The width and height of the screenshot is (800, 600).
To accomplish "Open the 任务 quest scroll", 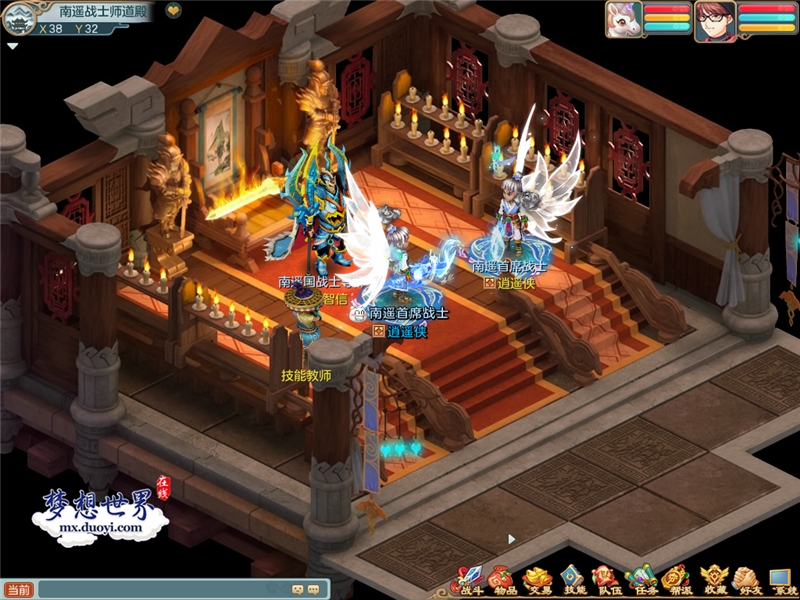I will (641, 580).
